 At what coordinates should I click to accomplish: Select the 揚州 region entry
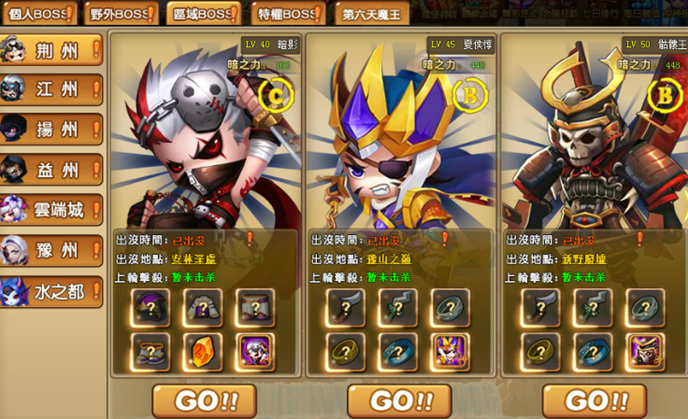(x=52, y=129)
